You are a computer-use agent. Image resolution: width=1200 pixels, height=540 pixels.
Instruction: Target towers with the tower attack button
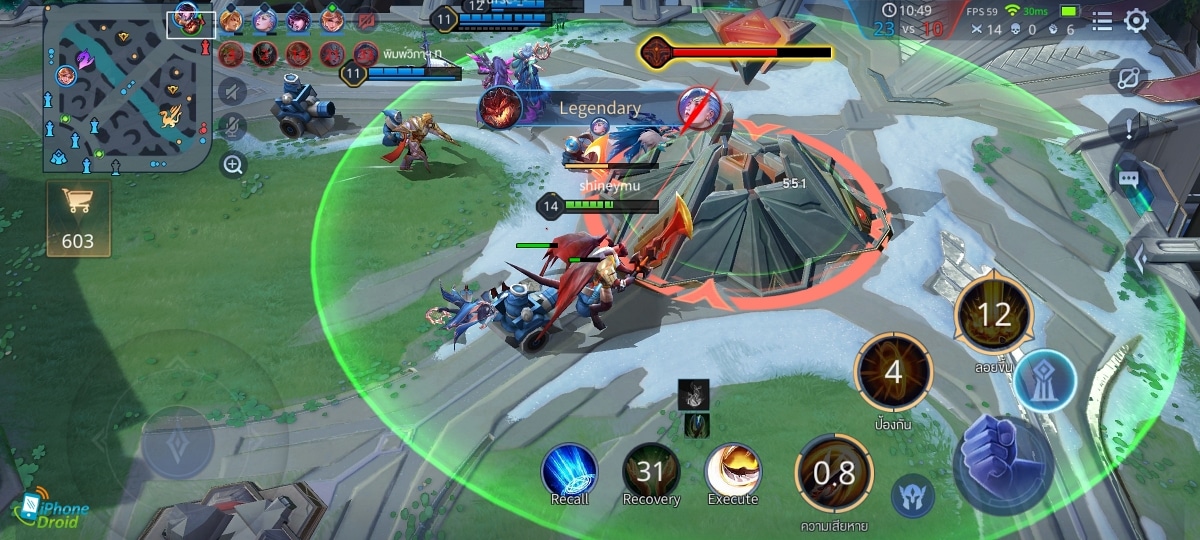pyautogui.click(x=1045, y=381)
